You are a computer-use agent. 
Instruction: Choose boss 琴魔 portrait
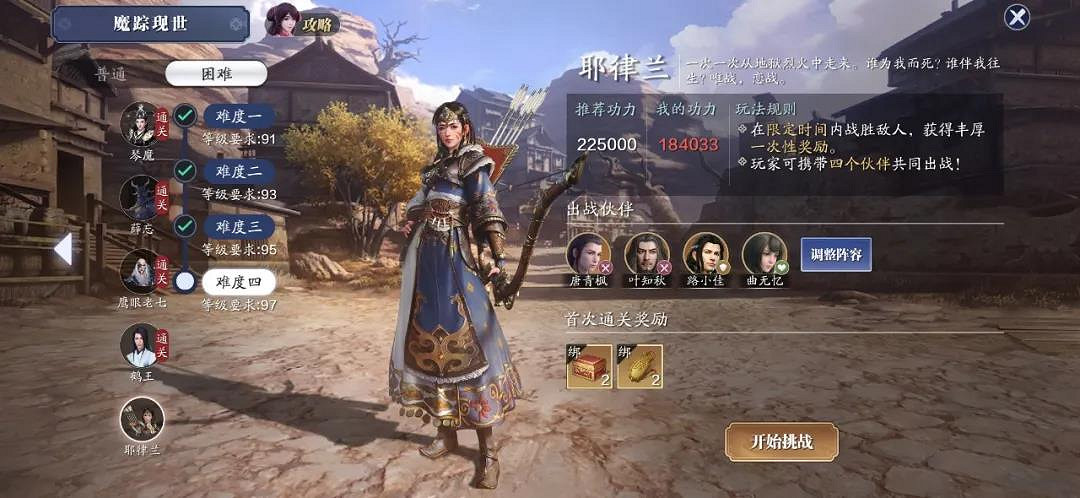click(x=140, y=125)
